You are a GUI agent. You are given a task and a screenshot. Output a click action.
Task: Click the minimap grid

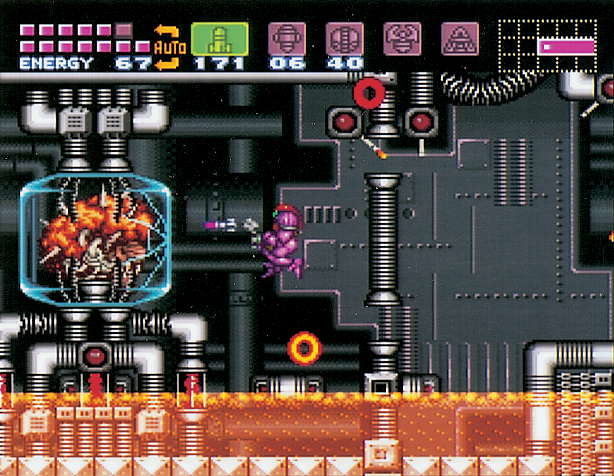(549, 45)
